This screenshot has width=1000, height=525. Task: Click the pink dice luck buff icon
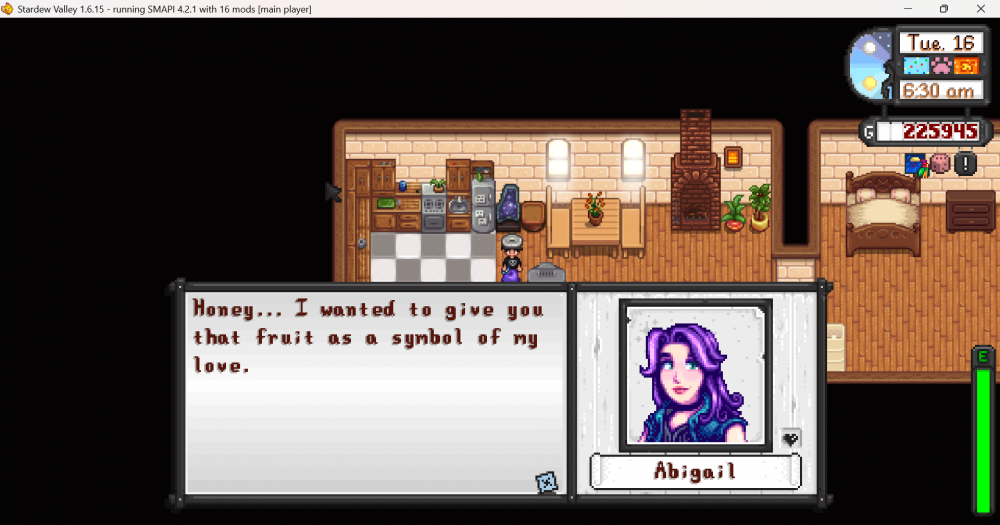[940, 163]
